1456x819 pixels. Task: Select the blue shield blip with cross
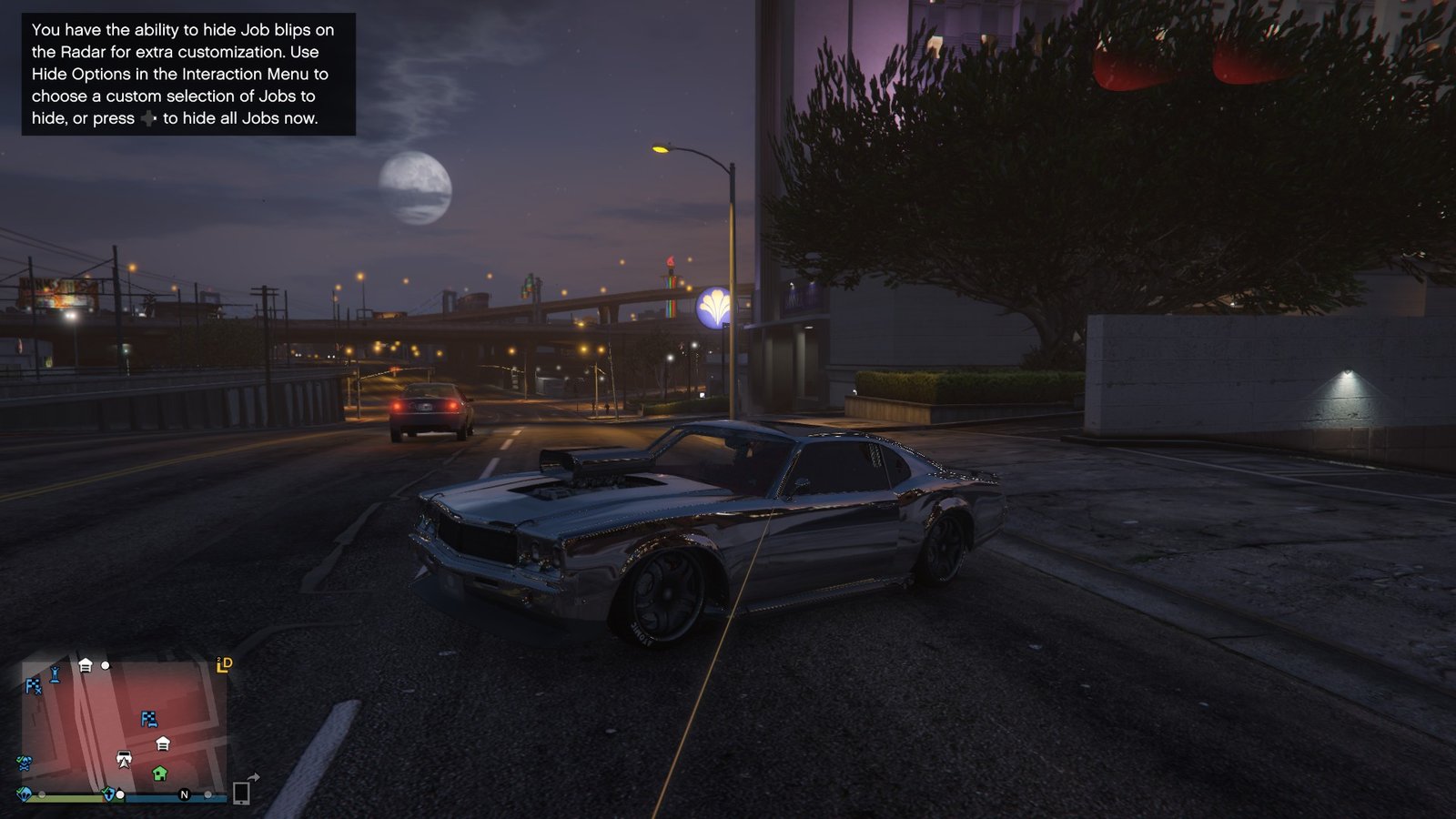pos(109,794)
